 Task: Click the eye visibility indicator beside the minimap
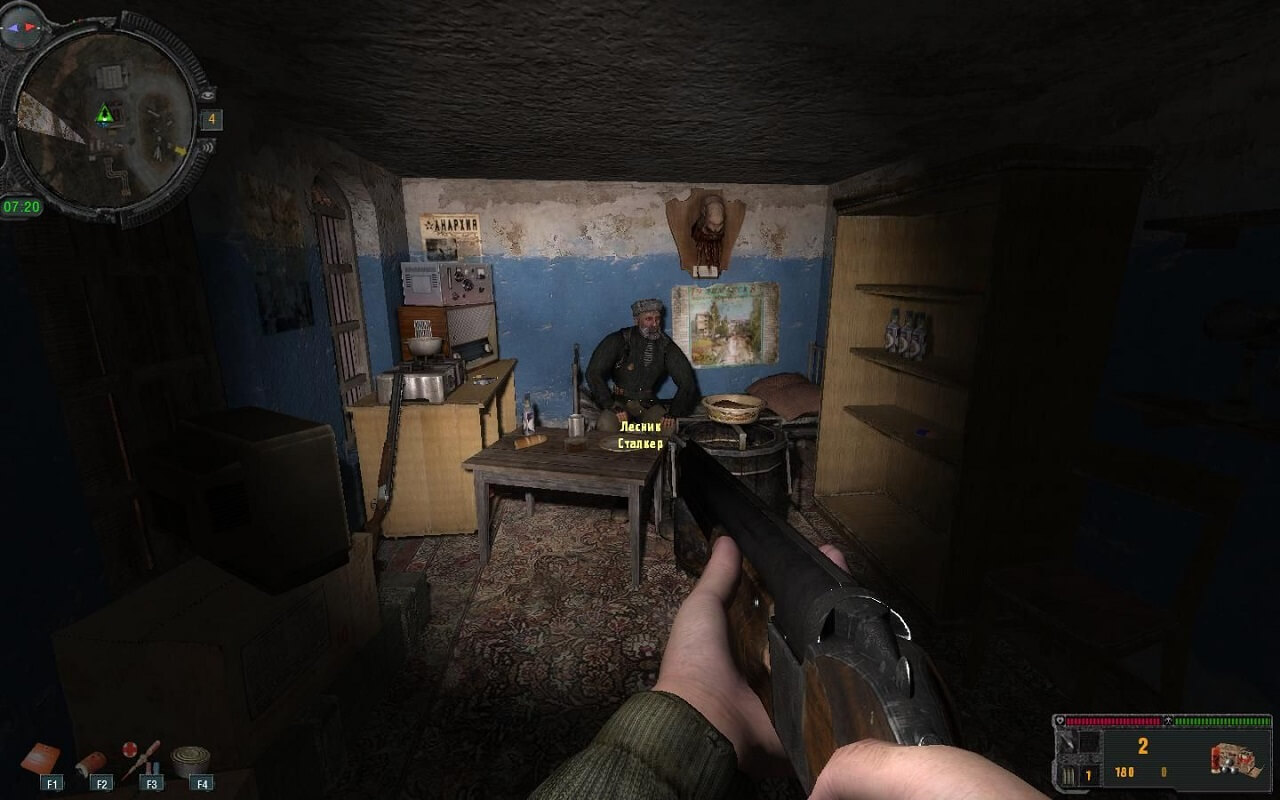point(207,95)
